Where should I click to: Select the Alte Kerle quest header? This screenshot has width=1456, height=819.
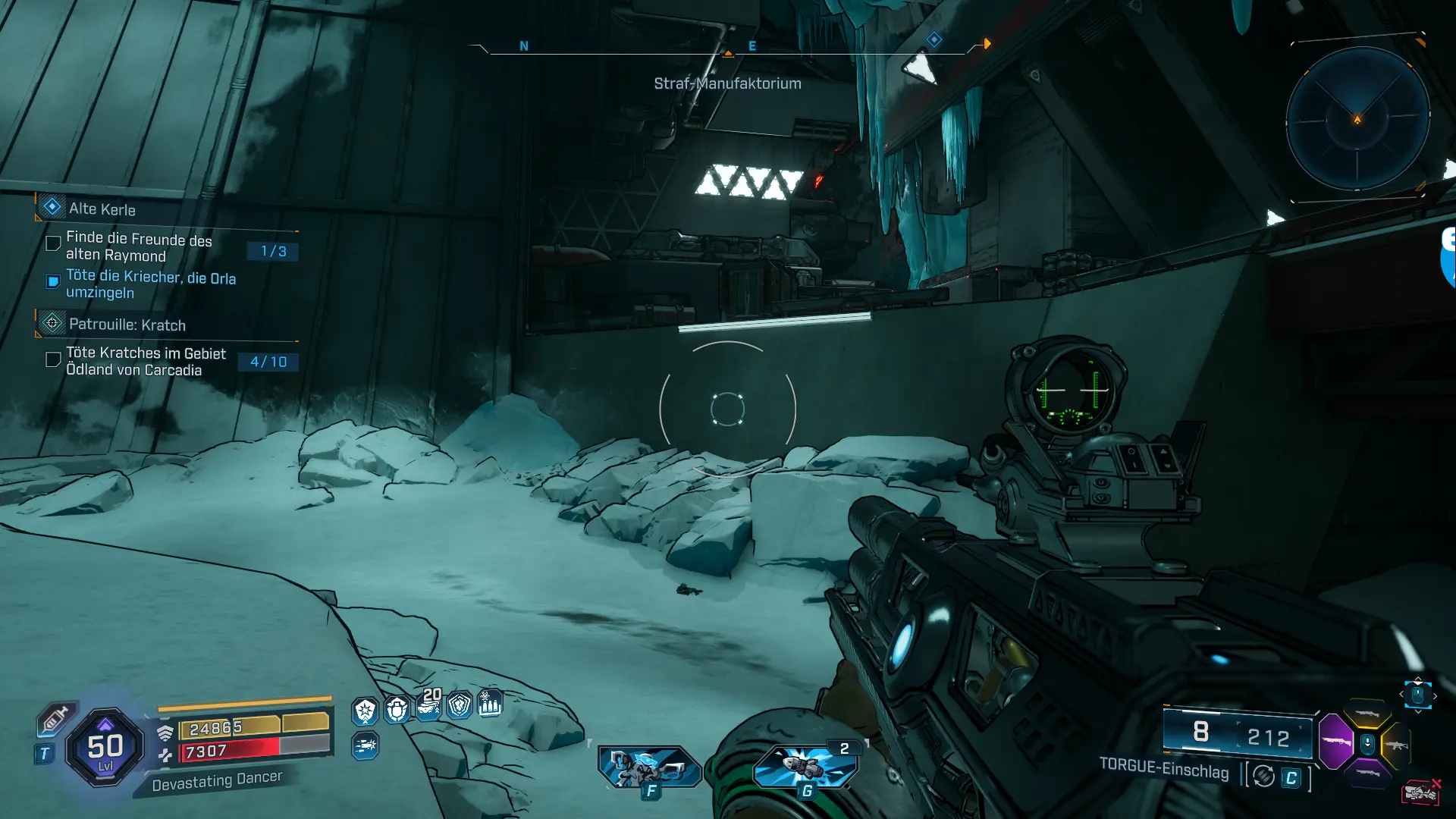tap(102, 209)
